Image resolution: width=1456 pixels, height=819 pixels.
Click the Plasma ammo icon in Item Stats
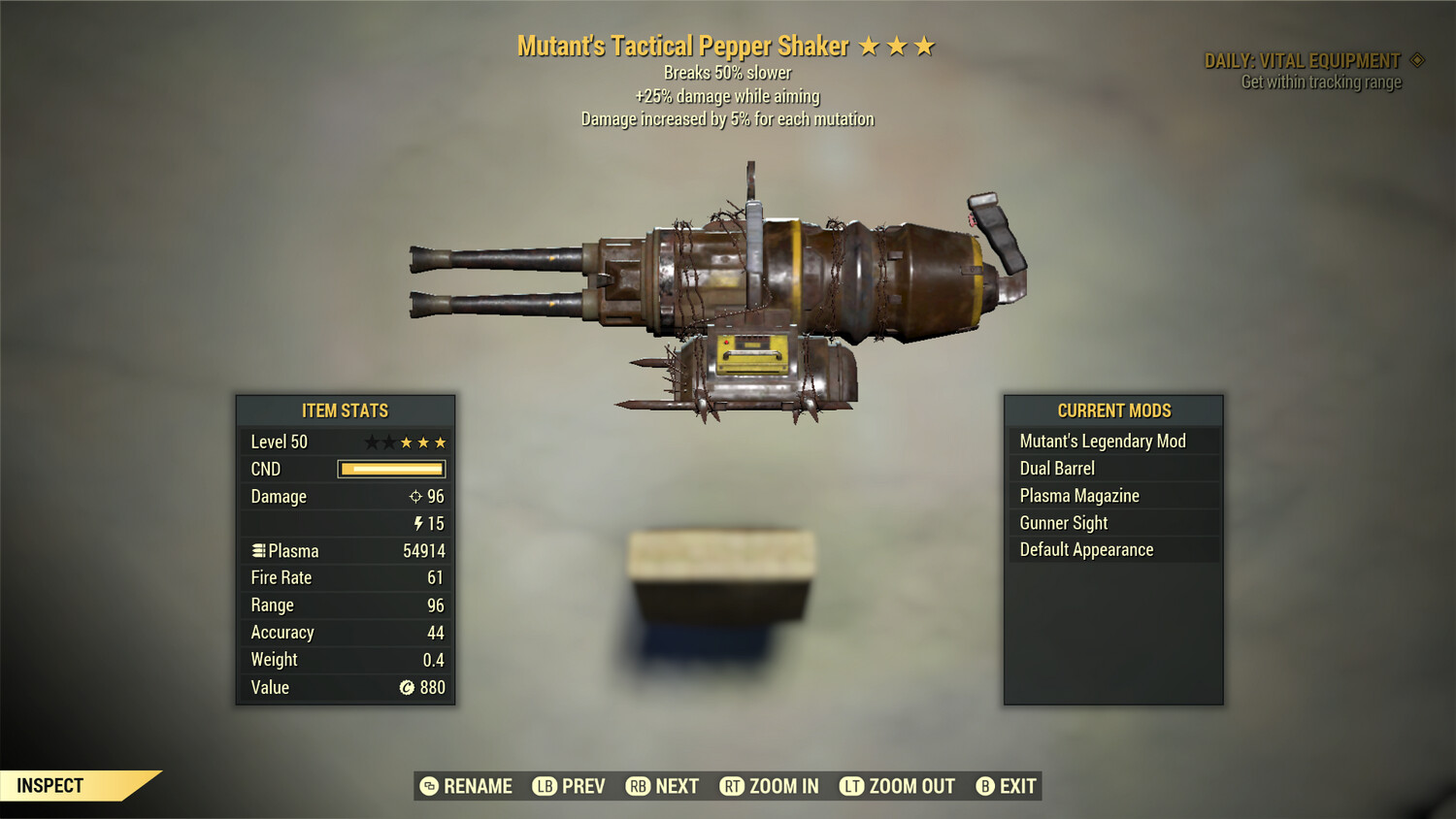(258, 550)
